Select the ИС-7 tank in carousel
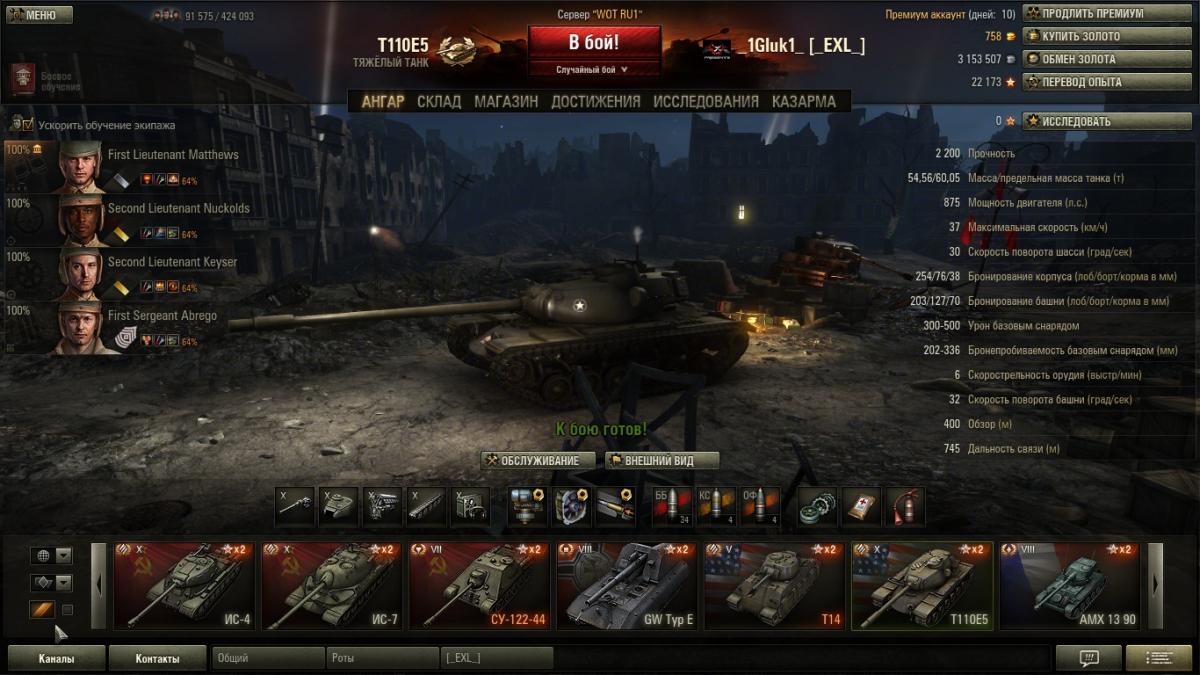This screenshot has height=675, width=1200. pyautogui.click(x=331, y=587)
